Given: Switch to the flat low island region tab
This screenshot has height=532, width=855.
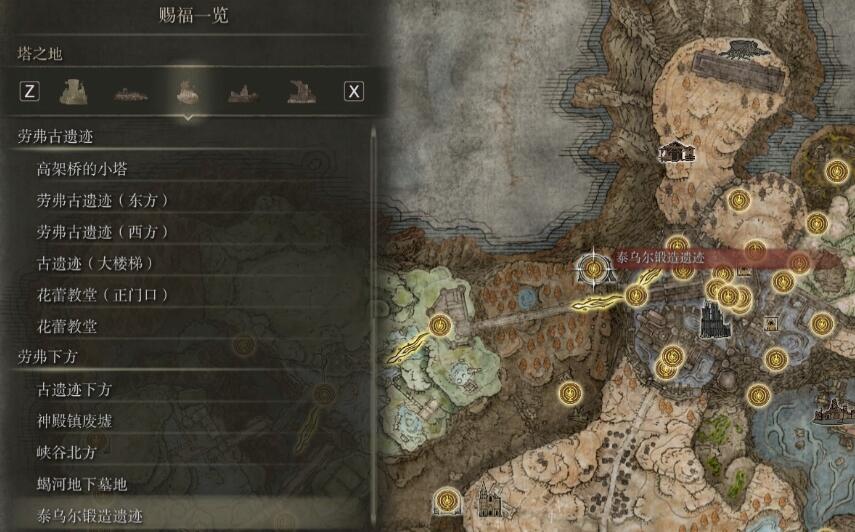Looking at the screenshot, I should [129, 92].
